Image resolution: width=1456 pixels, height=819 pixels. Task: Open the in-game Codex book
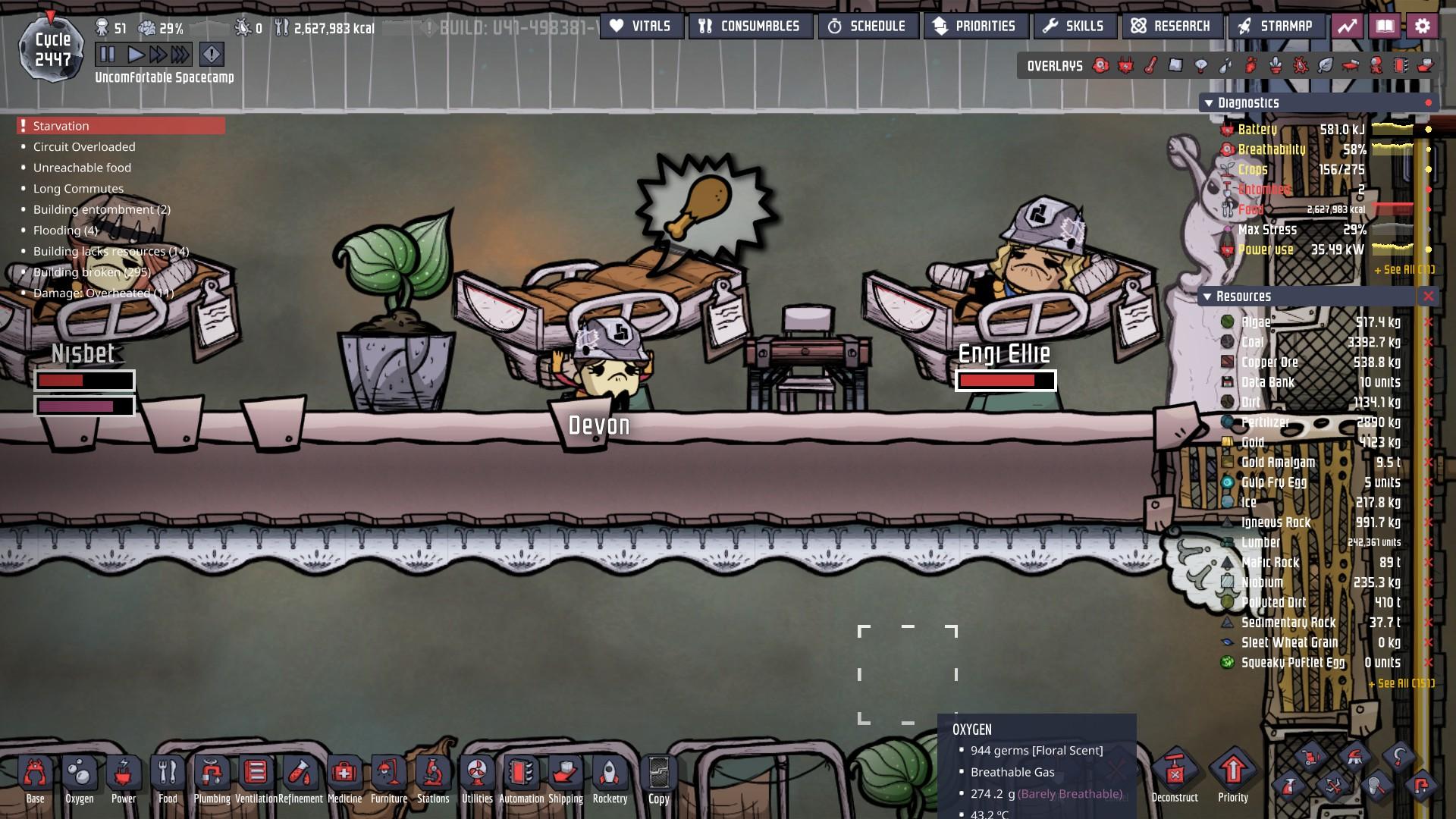tap(1386, 25)
